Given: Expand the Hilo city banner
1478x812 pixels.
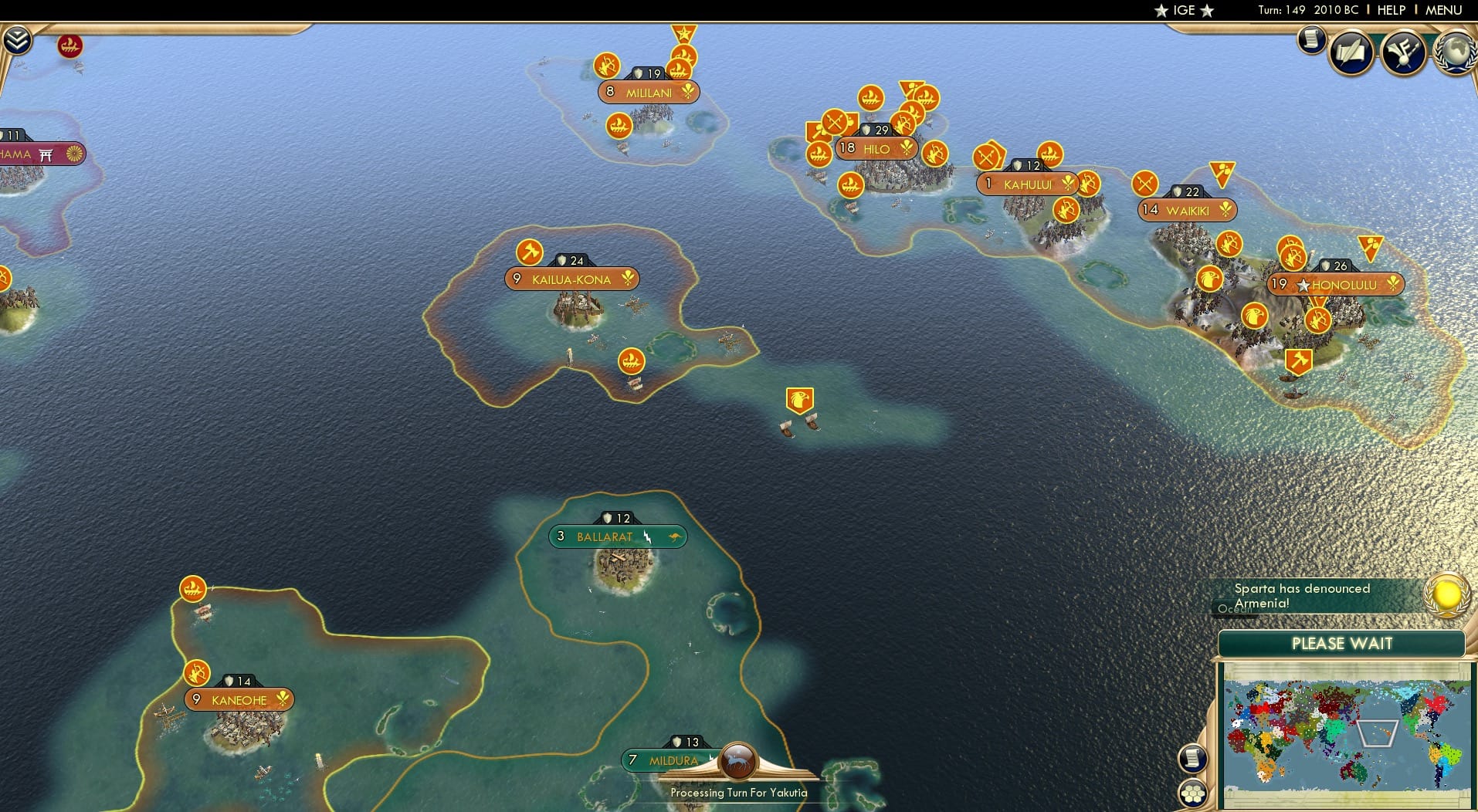Looking at the screenshot, I should 876,147.
